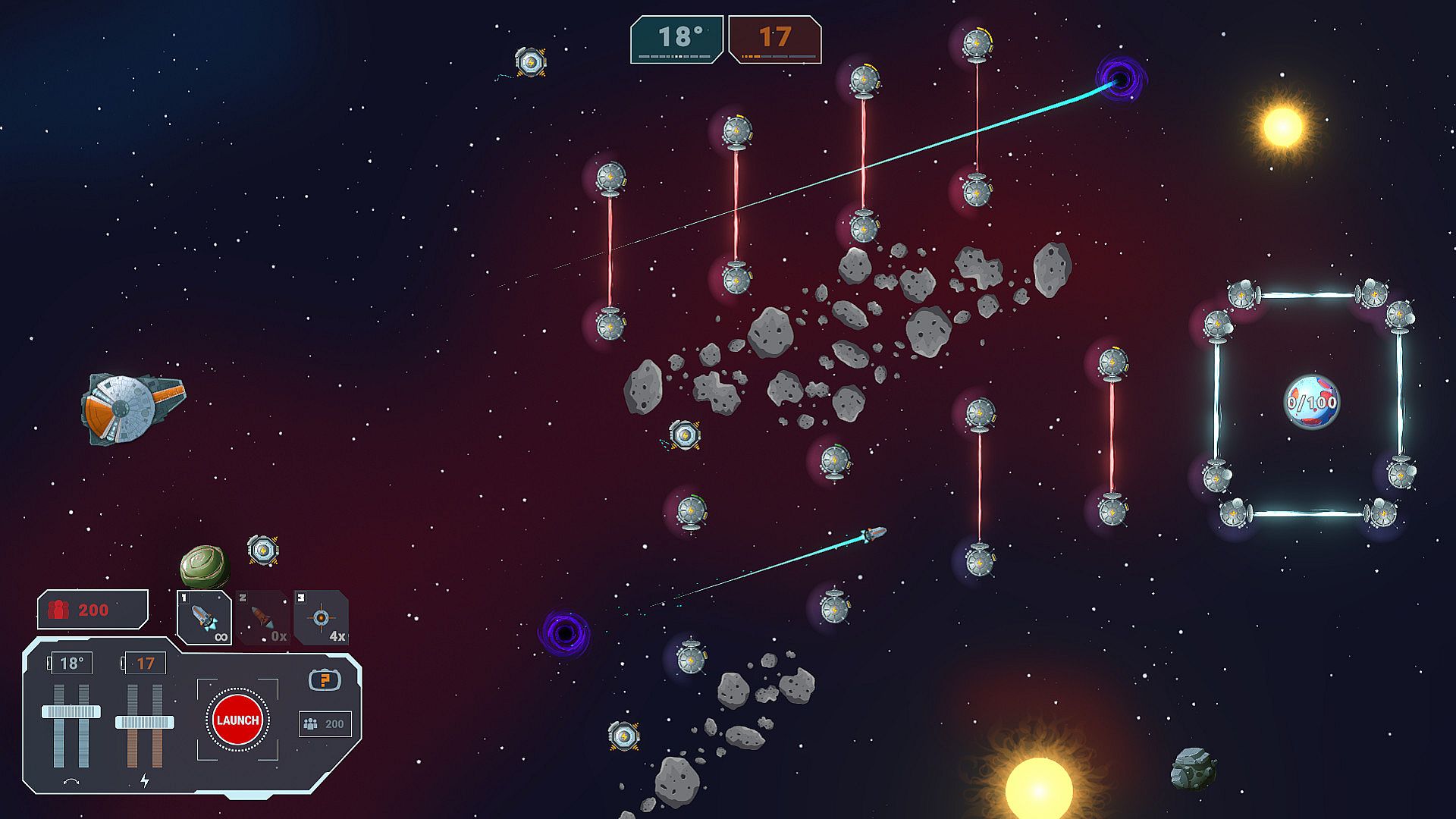Click the 18° angle value box

(72, 664)
